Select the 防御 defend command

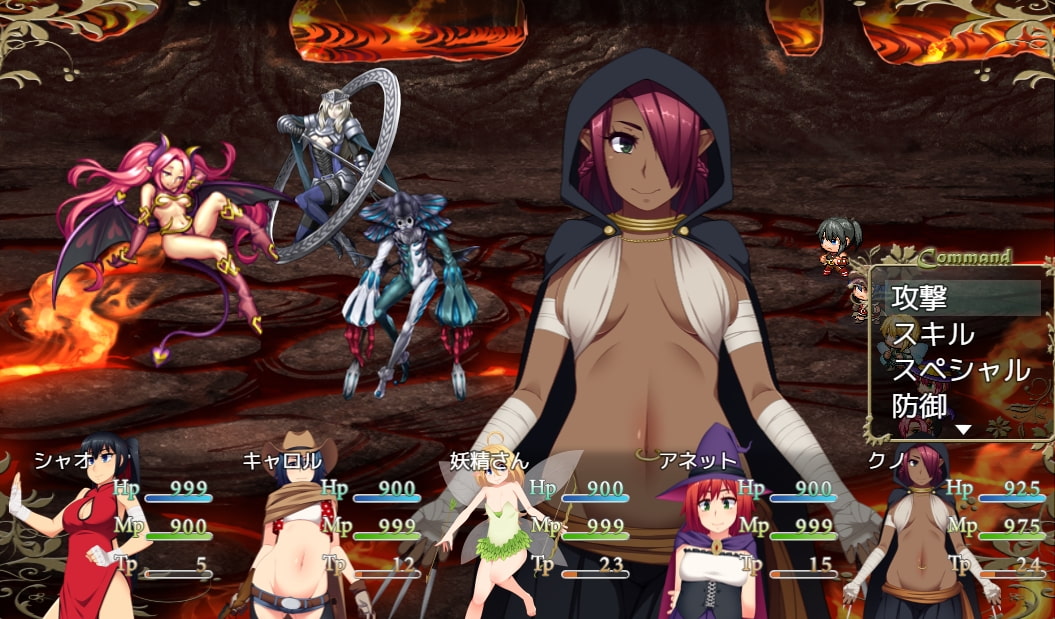960,405
